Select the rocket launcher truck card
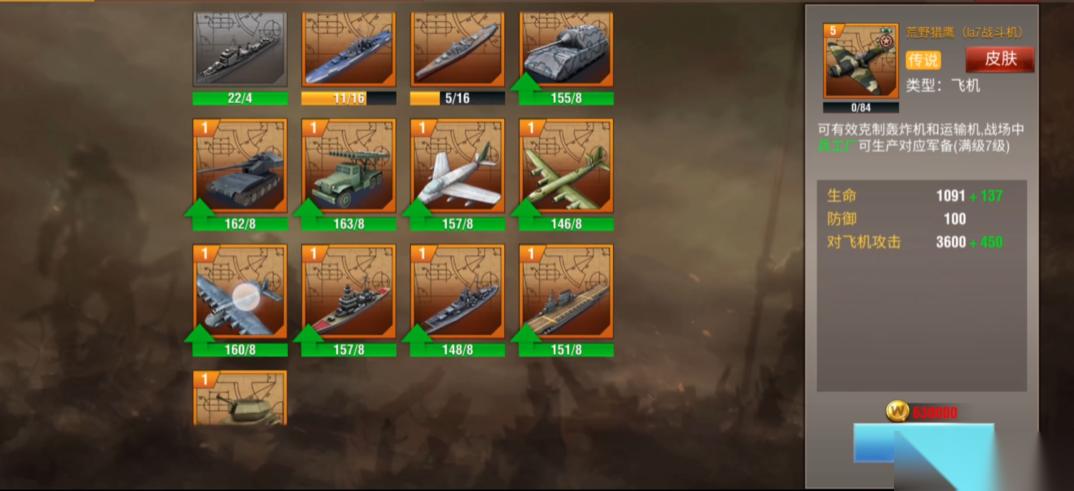Screen dimensions: 1074x491 click(349, 167)
